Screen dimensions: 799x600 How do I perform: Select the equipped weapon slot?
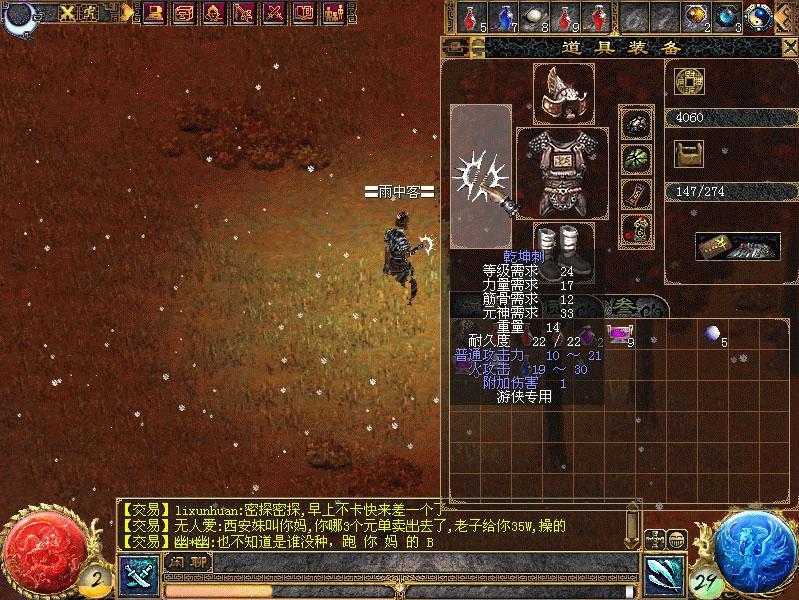pyautogui.click(x=481, y=177)
